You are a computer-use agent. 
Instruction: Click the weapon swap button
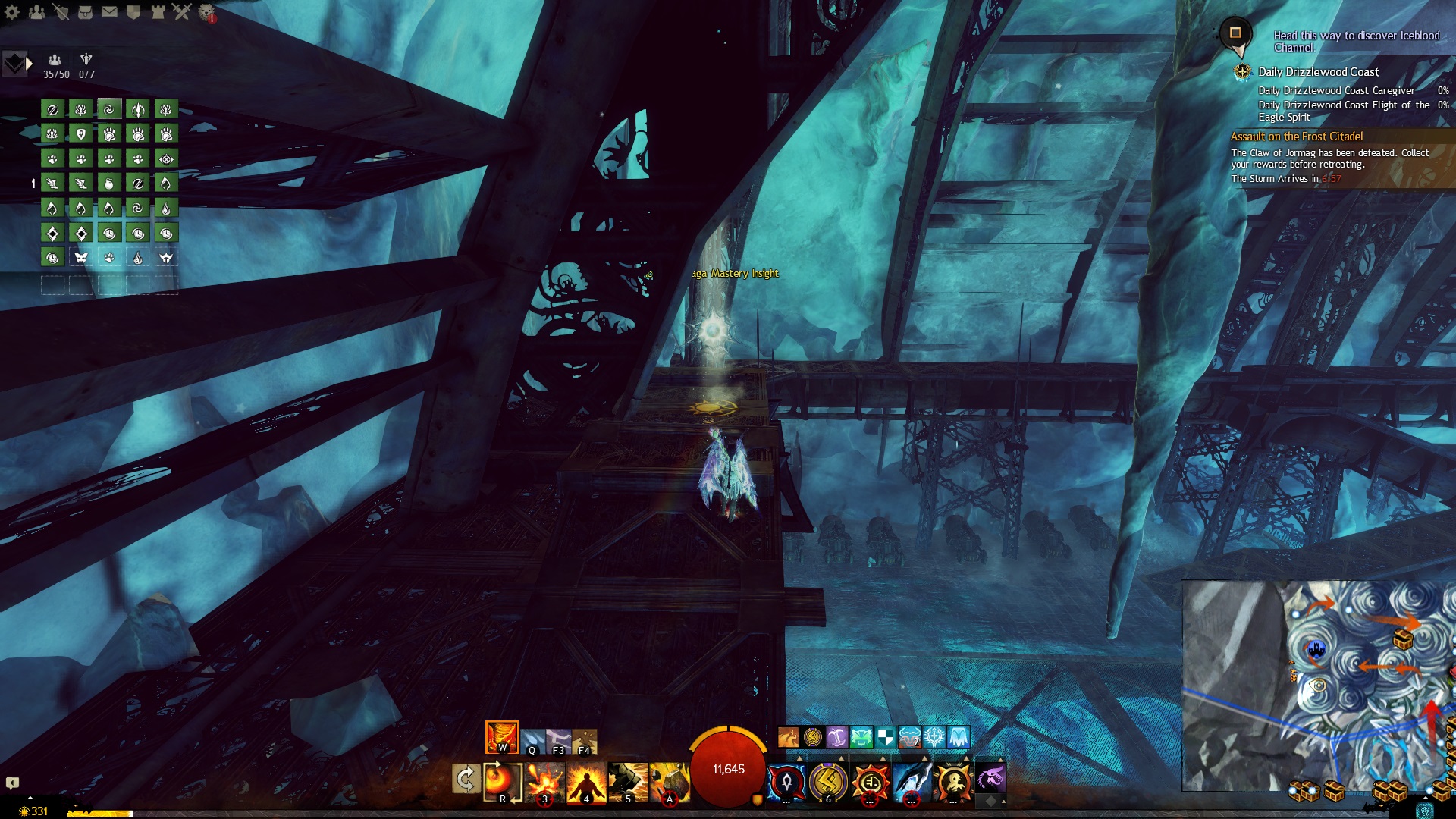465,779
